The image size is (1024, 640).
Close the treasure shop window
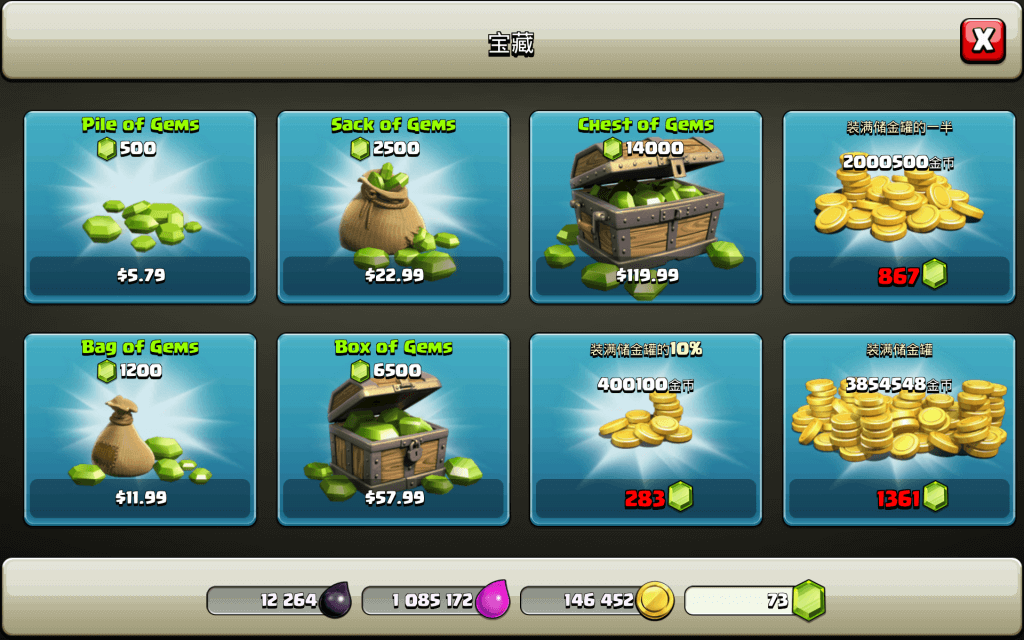coord(982,41)
